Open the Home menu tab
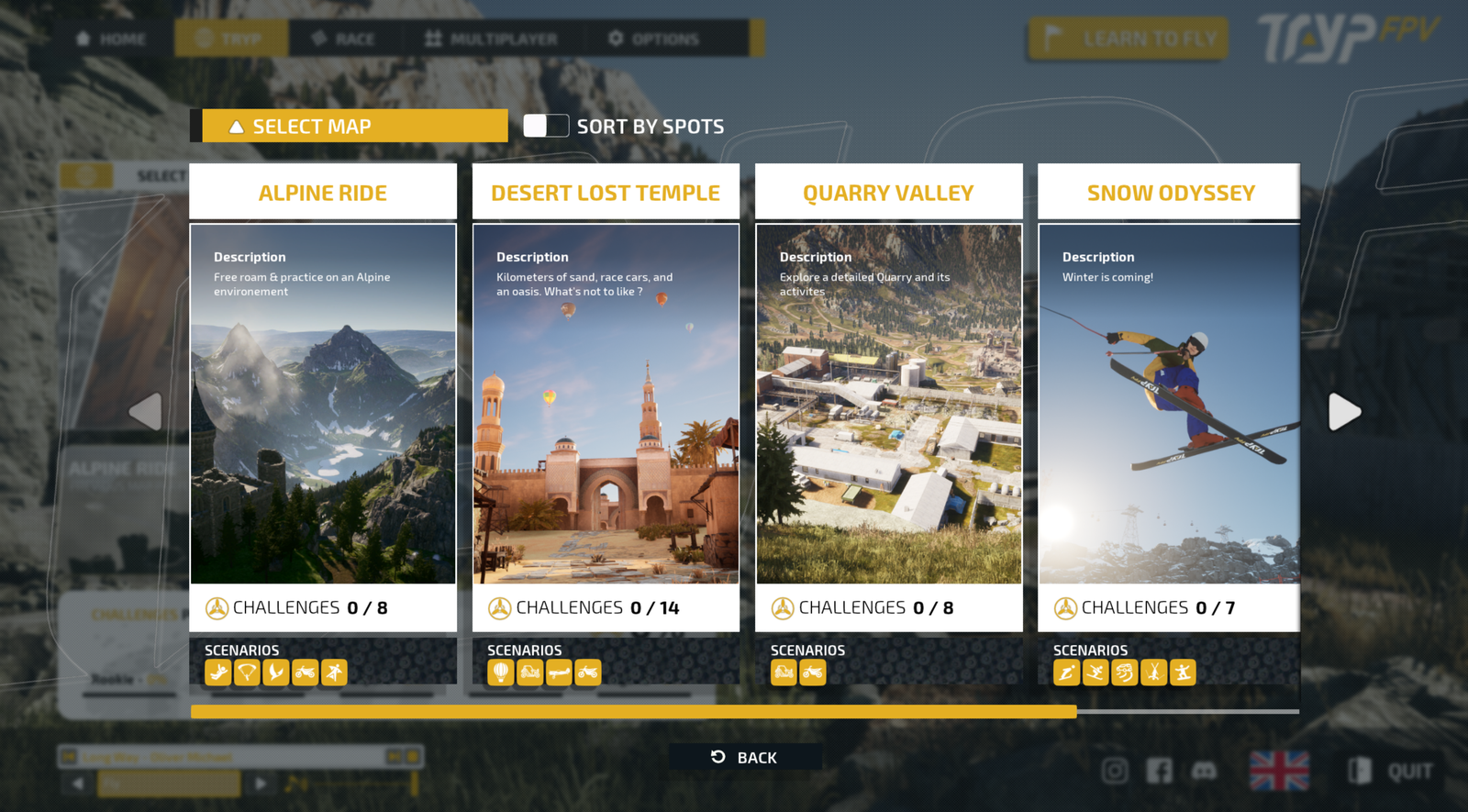1468x812 pixels. [111, 39]
